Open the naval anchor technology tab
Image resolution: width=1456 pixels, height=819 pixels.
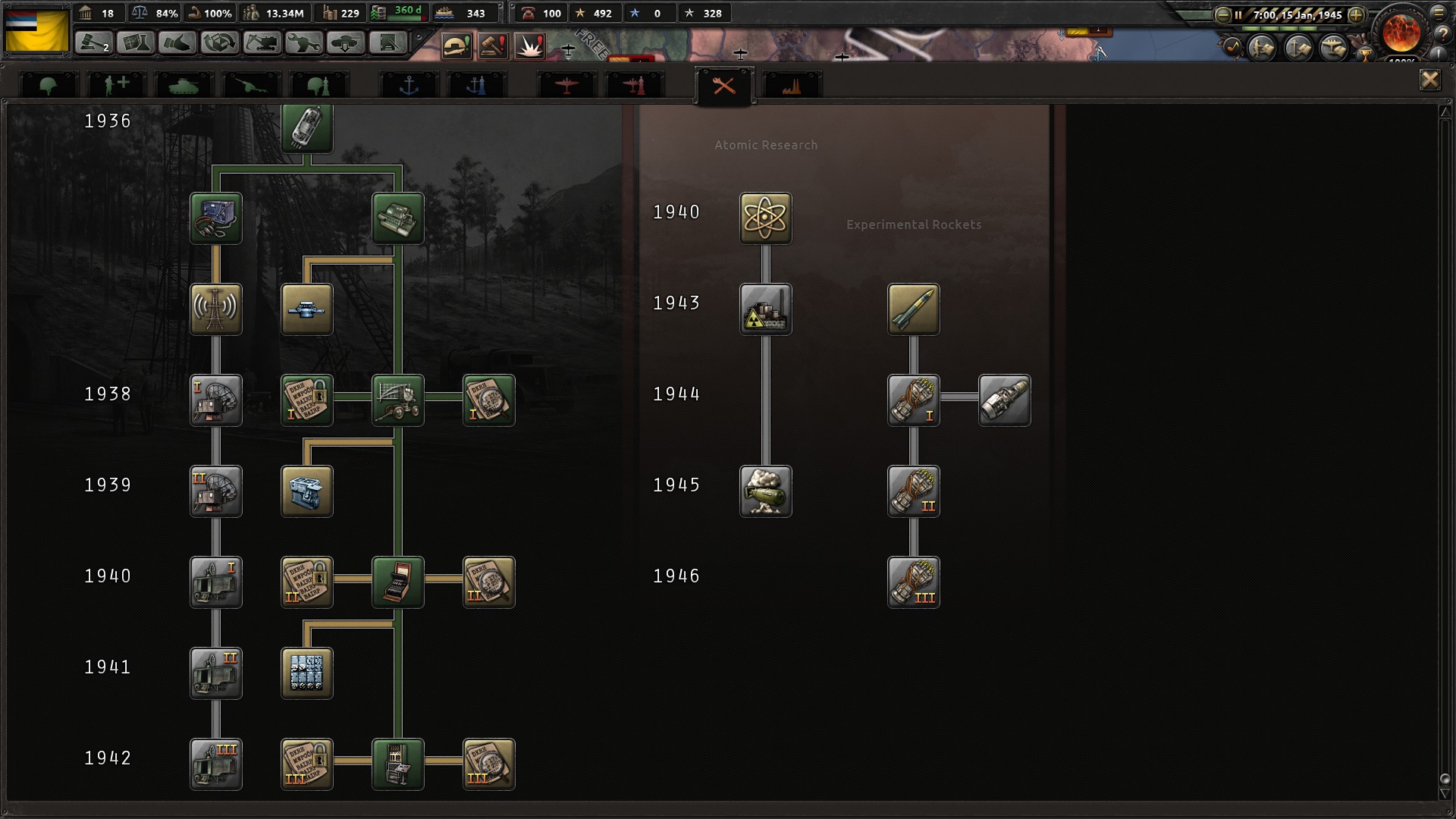click(x=409, y=85)
